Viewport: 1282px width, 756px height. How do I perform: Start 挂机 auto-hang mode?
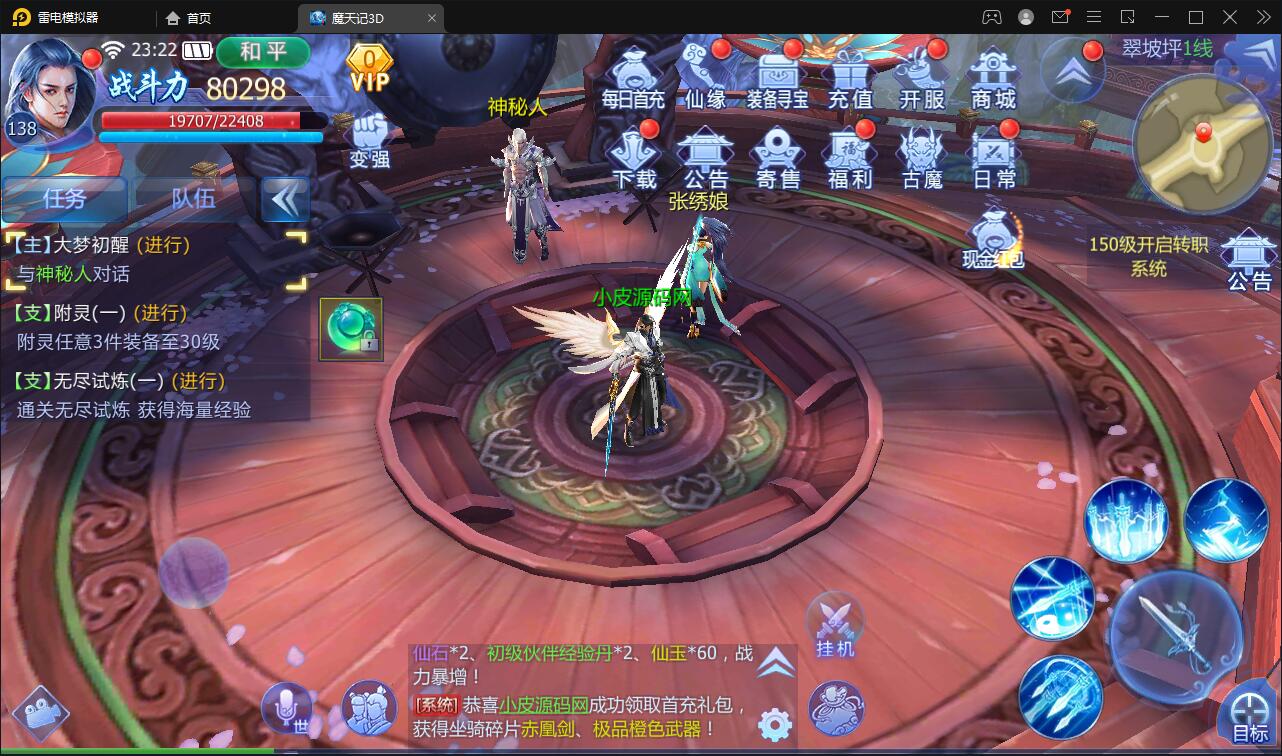pos(834,625)
